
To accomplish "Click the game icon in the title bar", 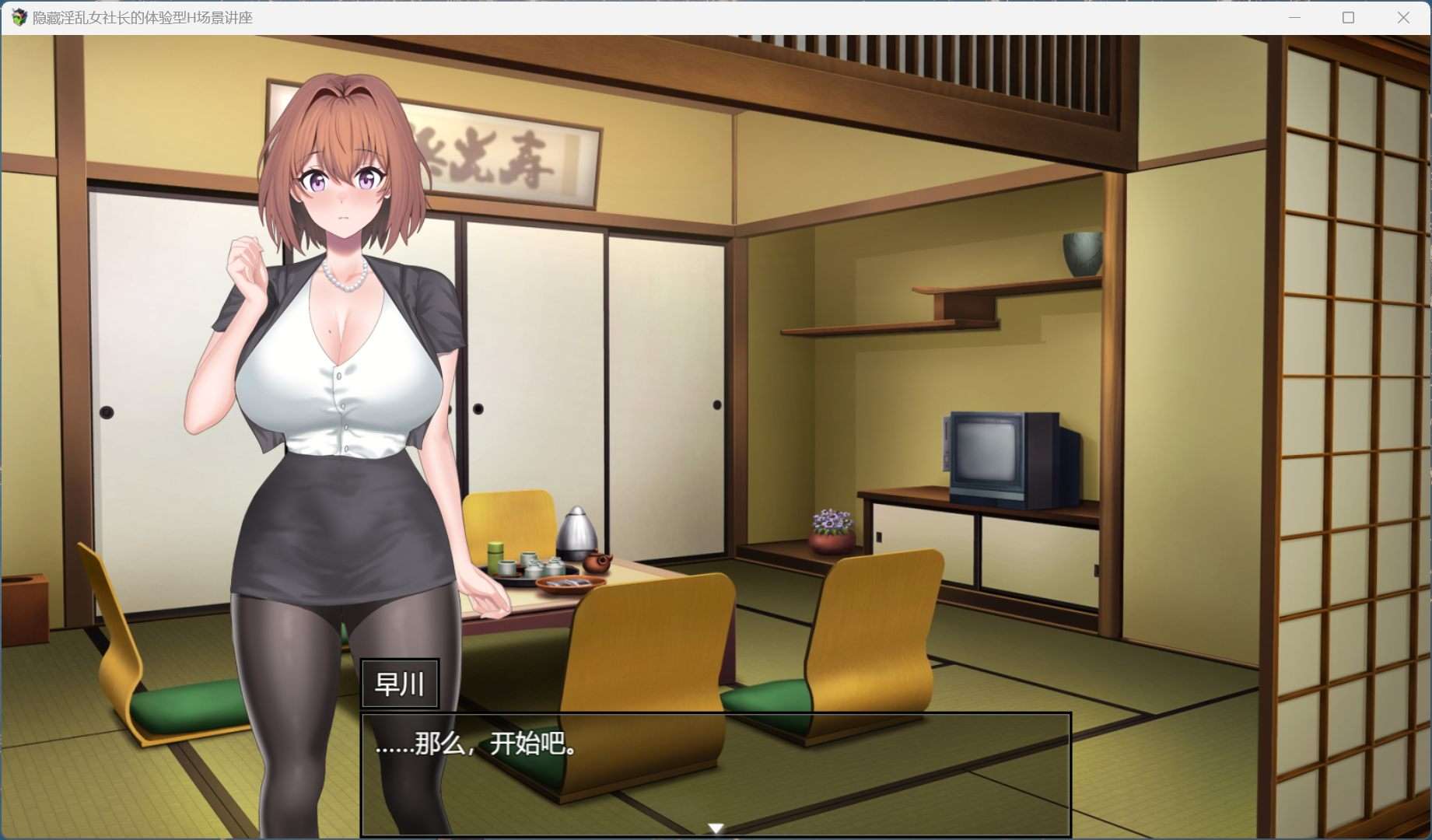I will 17,17.
